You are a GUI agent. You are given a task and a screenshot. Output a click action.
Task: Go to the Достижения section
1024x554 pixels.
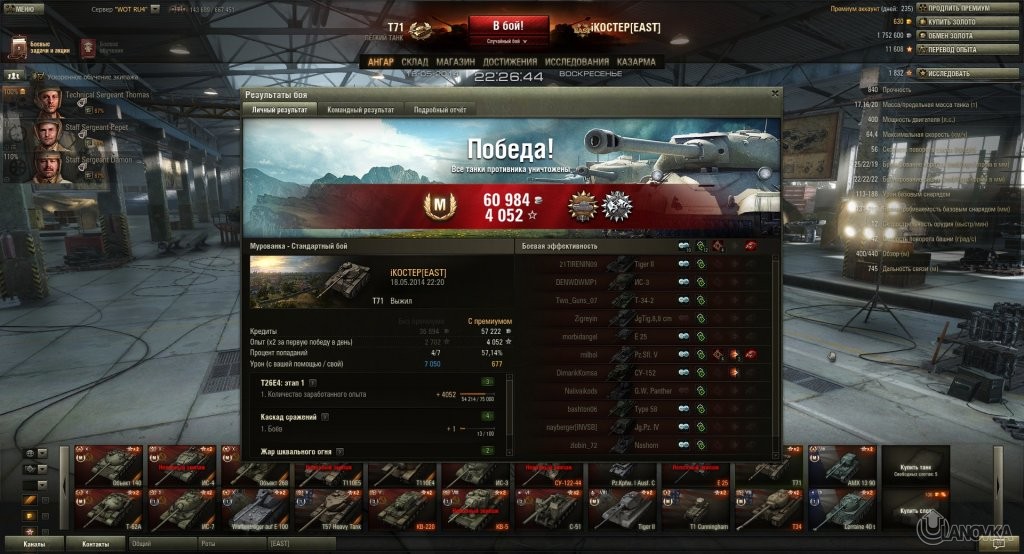(x=510, y=62)
